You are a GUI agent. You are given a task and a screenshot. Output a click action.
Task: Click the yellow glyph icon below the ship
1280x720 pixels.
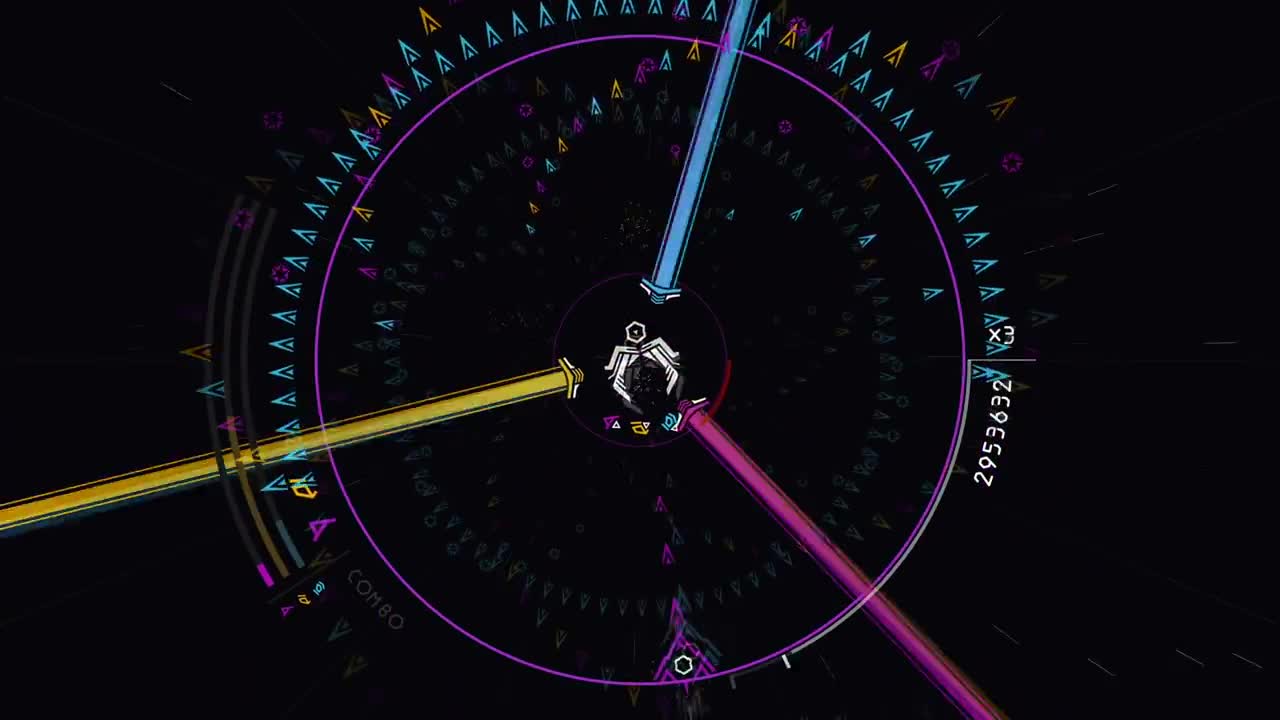point(638,425)
